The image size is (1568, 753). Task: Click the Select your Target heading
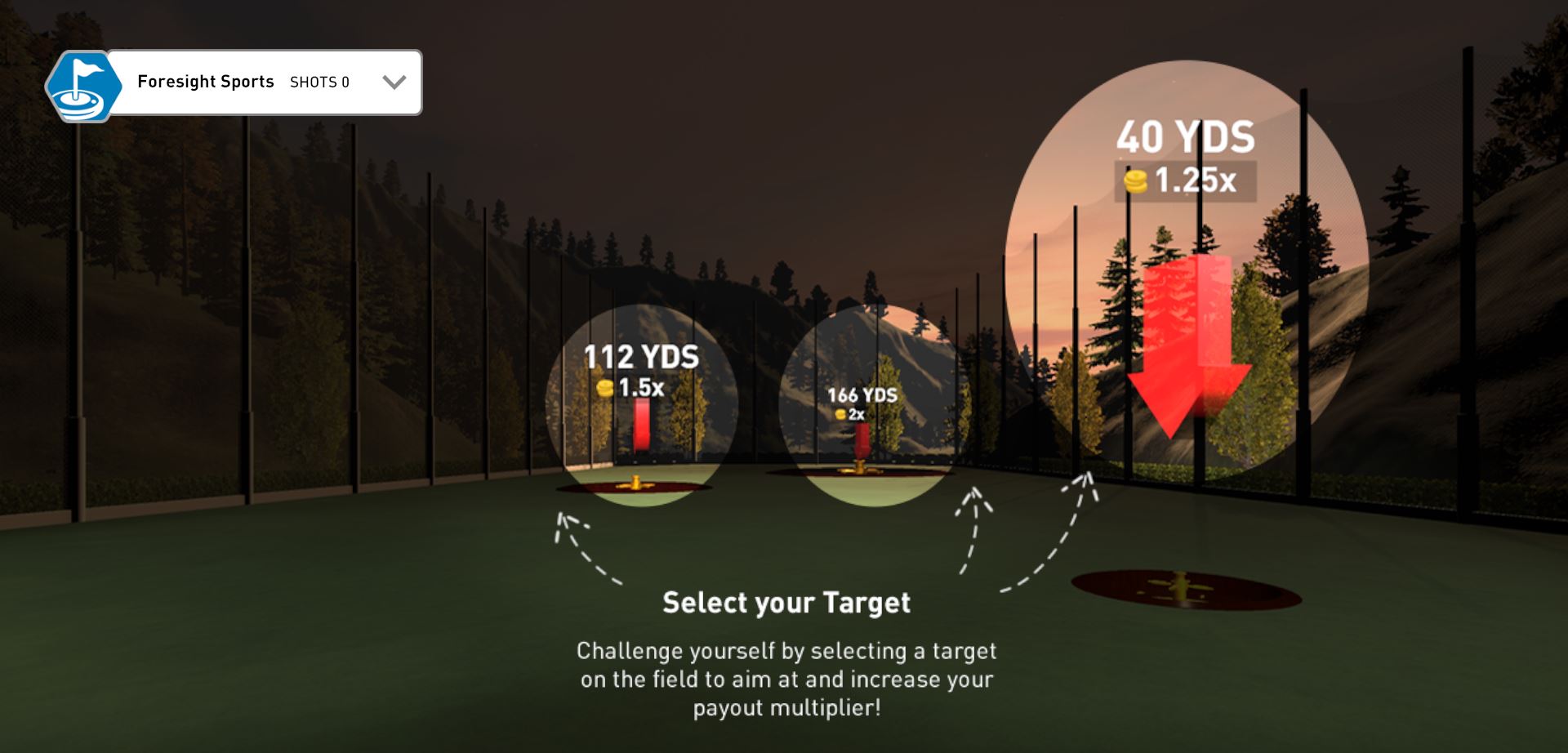786,603
